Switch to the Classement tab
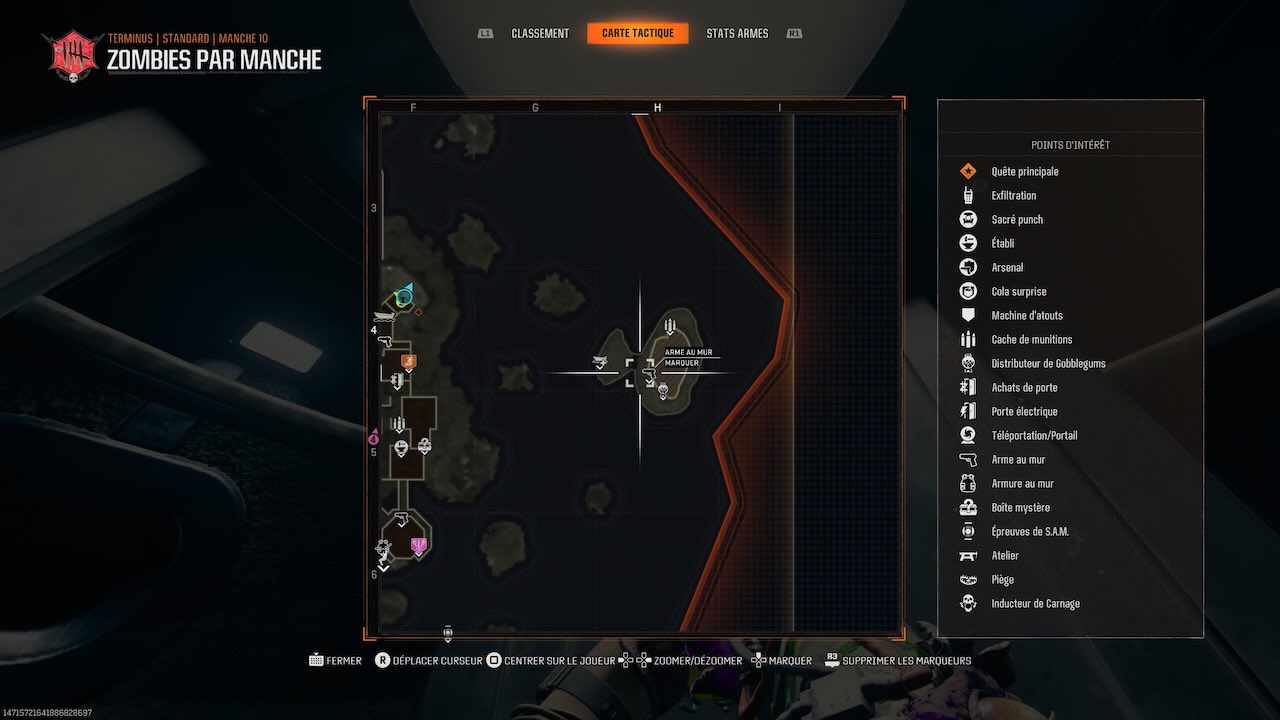Screen dimensions: 1280x720 (x=540, y=33)
